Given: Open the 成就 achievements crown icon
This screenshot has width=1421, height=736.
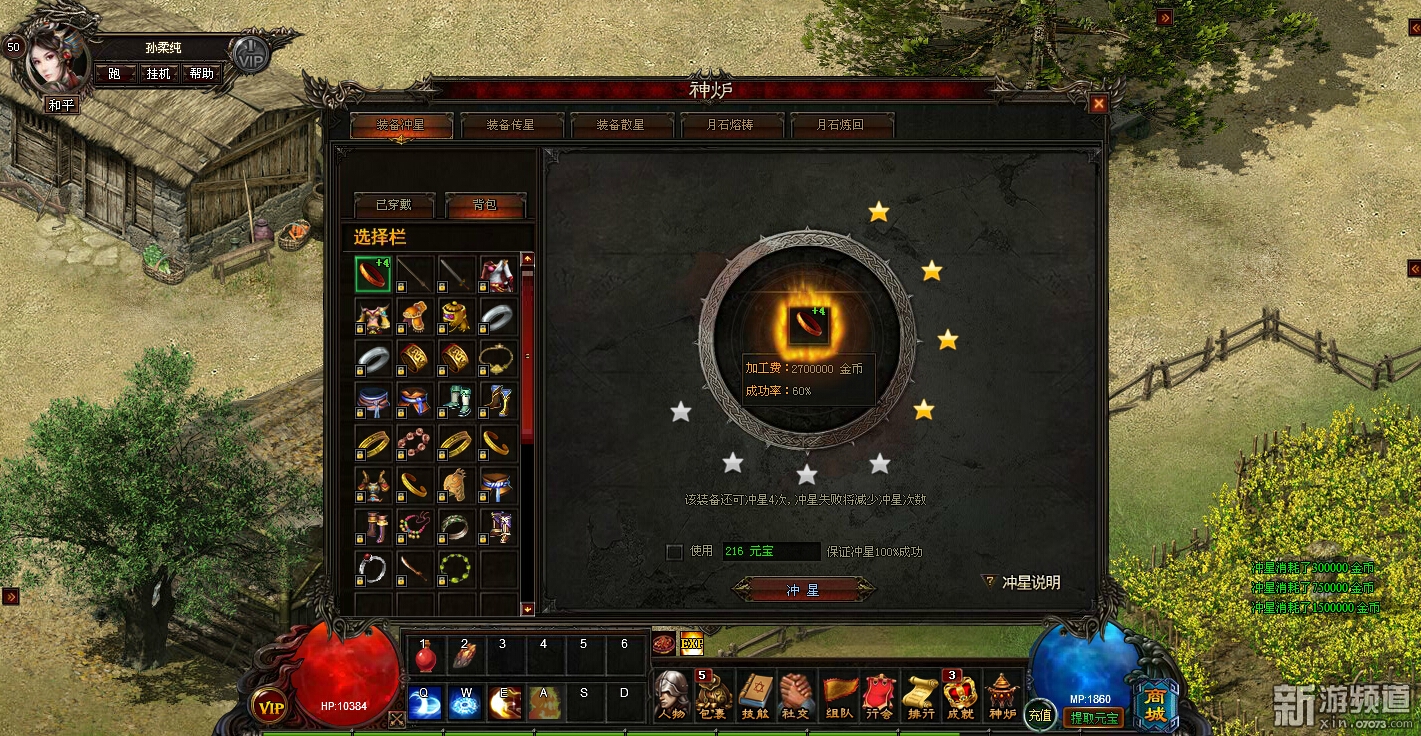Looking at the screenshot, I should pos(960,695).
